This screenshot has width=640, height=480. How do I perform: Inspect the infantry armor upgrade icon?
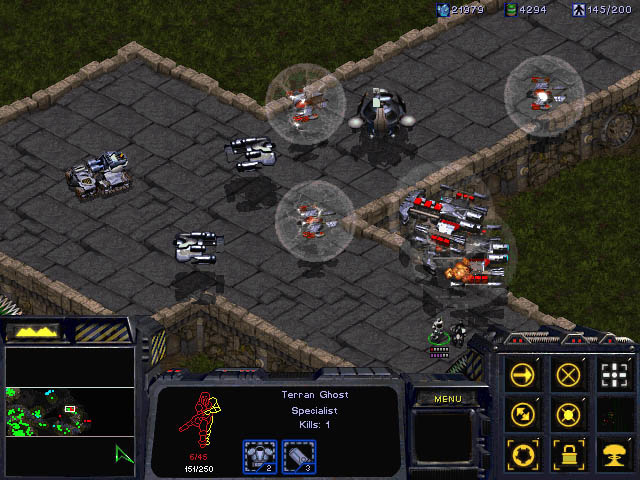pyautogui.click(x=261, y=456)
